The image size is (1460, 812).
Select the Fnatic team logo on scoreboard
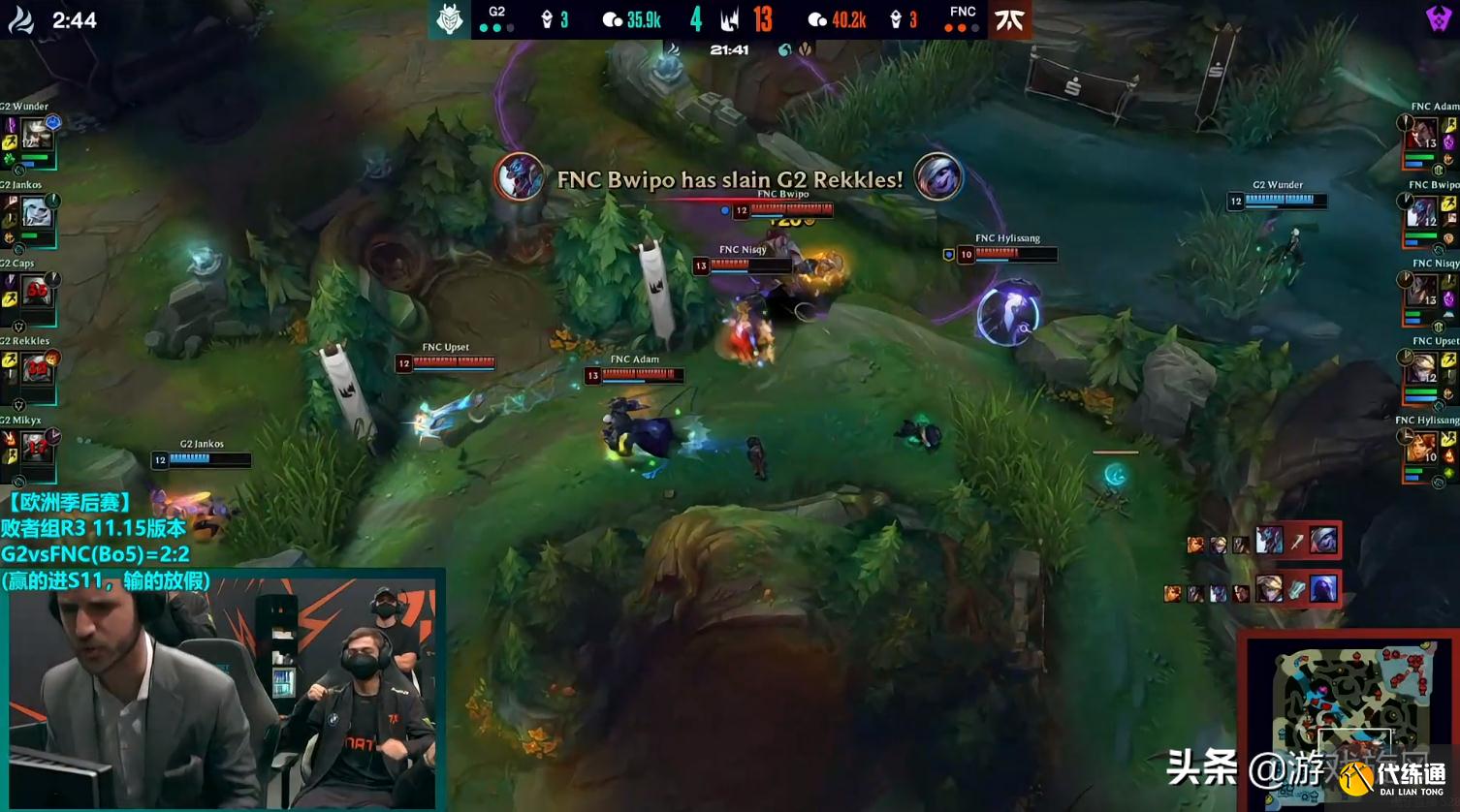(x=1008, y=17)
